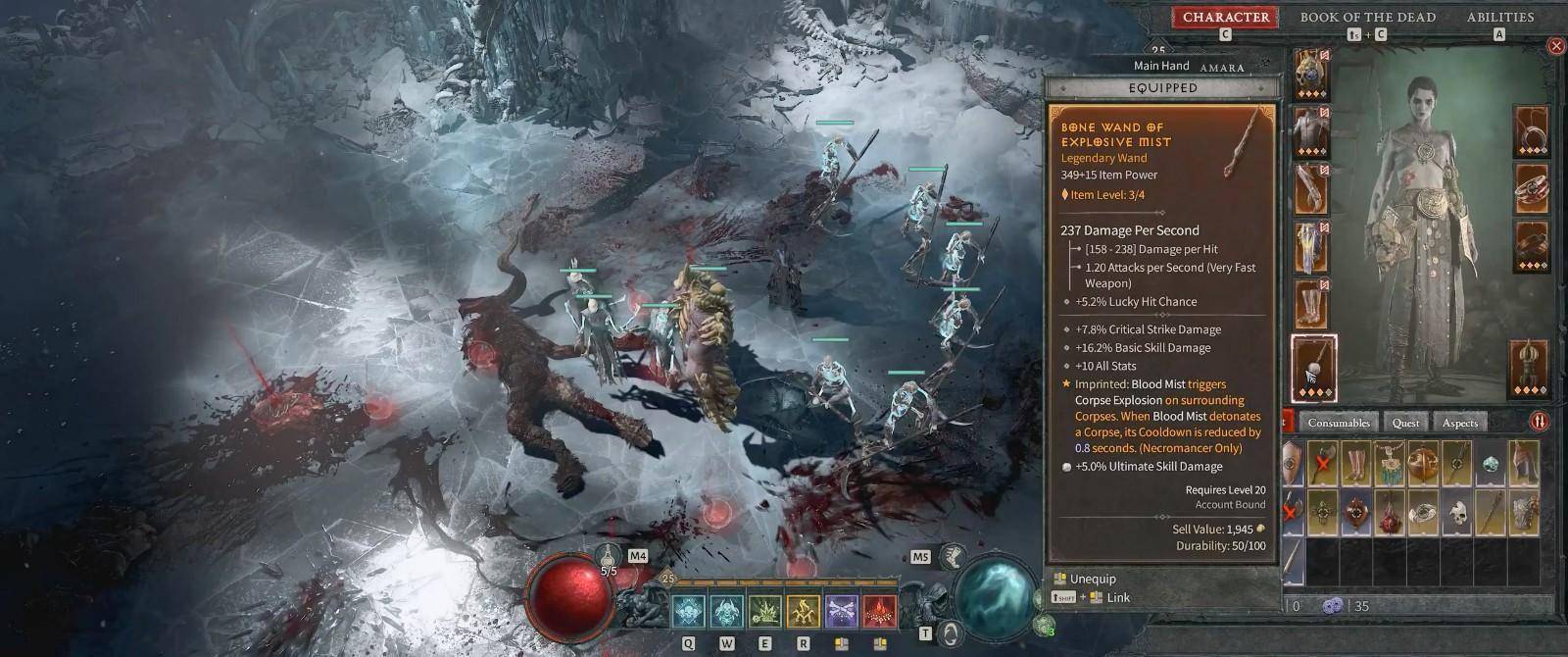Open the Aspects inventory tab

coord(1459,423)
